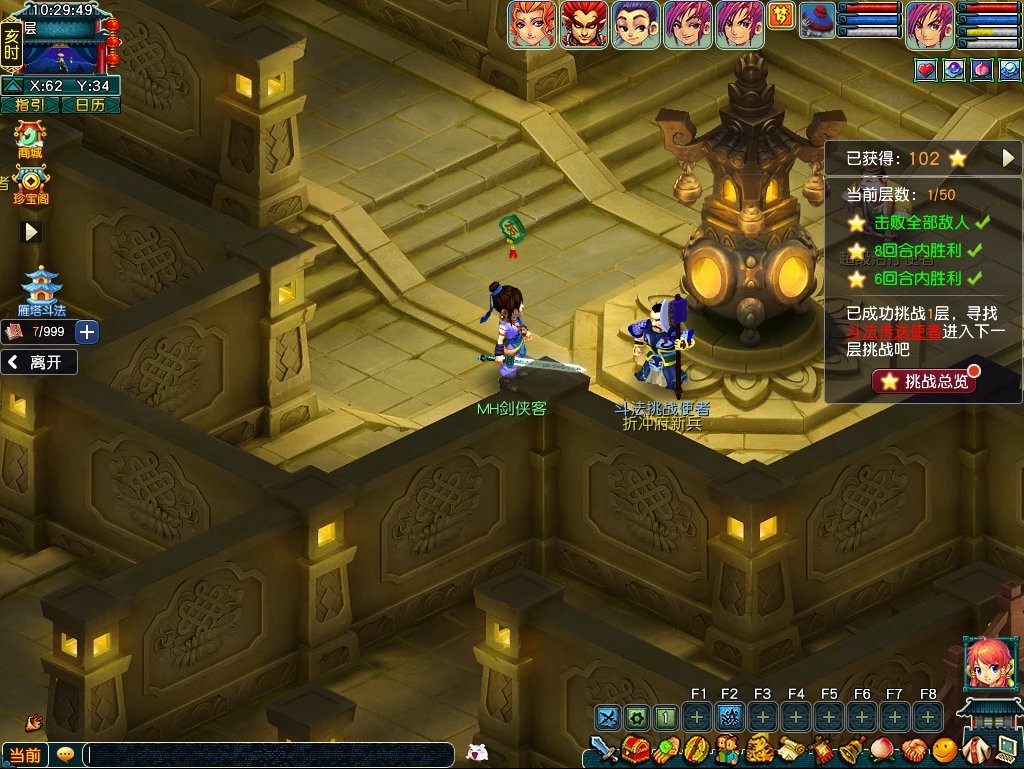This screenshot has height=769, width=1024.
Task: Click the chat input box
Action: [x=268, y=755]
